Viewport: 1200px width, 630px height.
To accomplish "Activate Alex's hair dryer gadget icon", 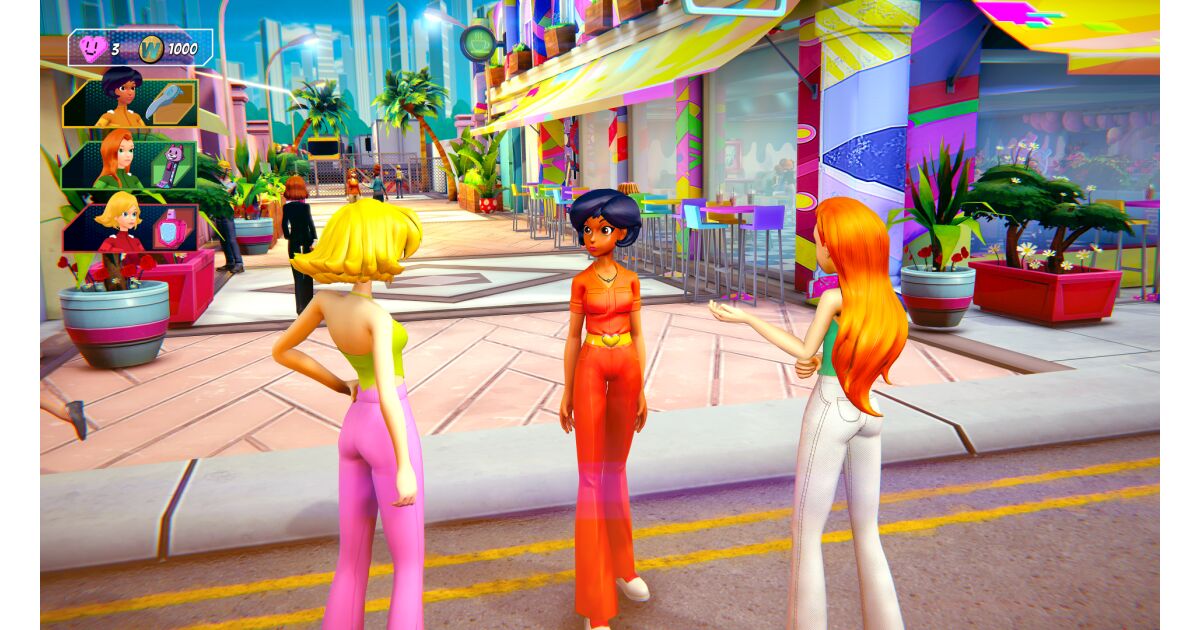I will [x=164, y=103].
